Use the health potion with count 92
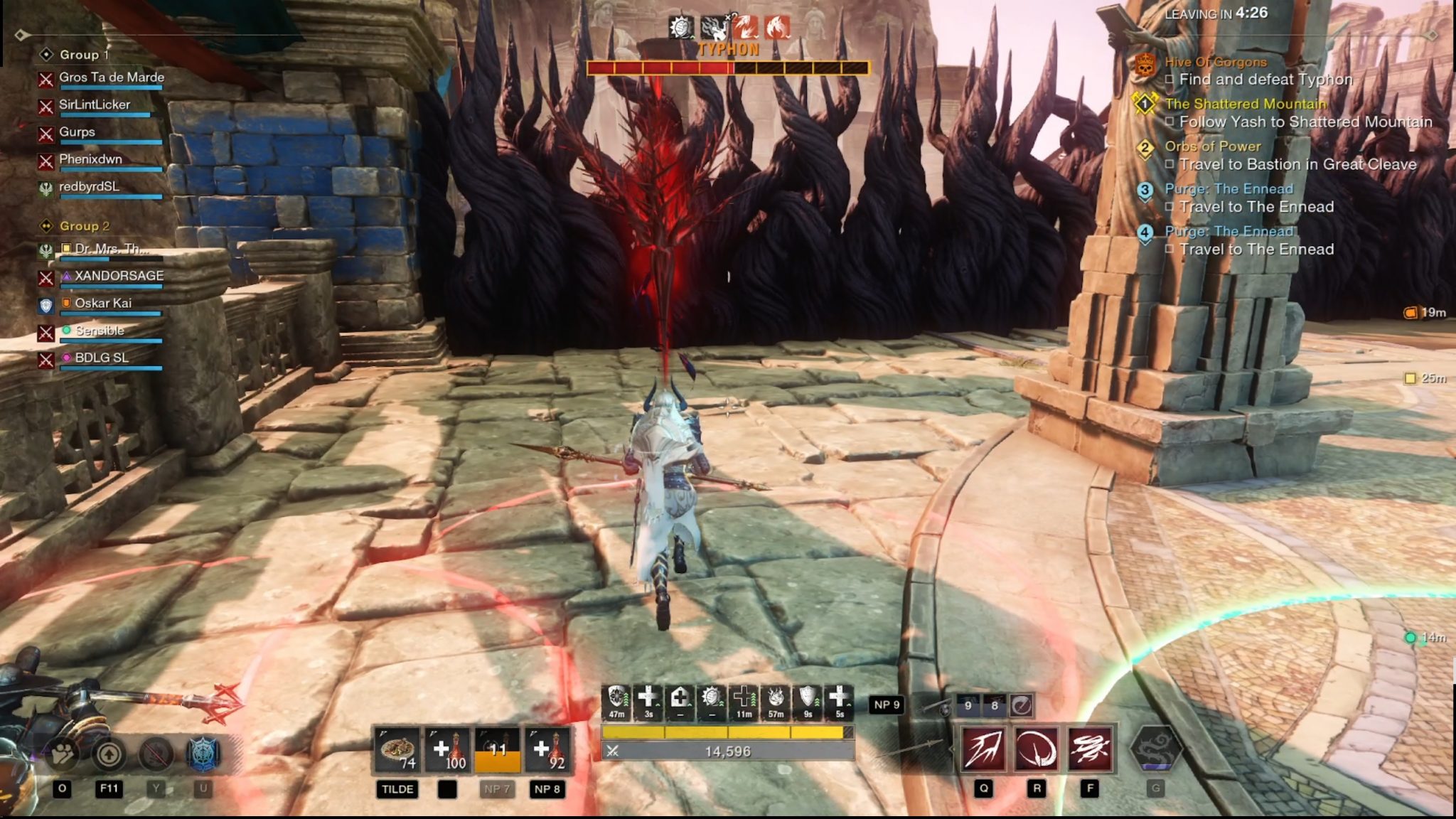Screen dimensions: 1456x819 (x=547, y=750)
